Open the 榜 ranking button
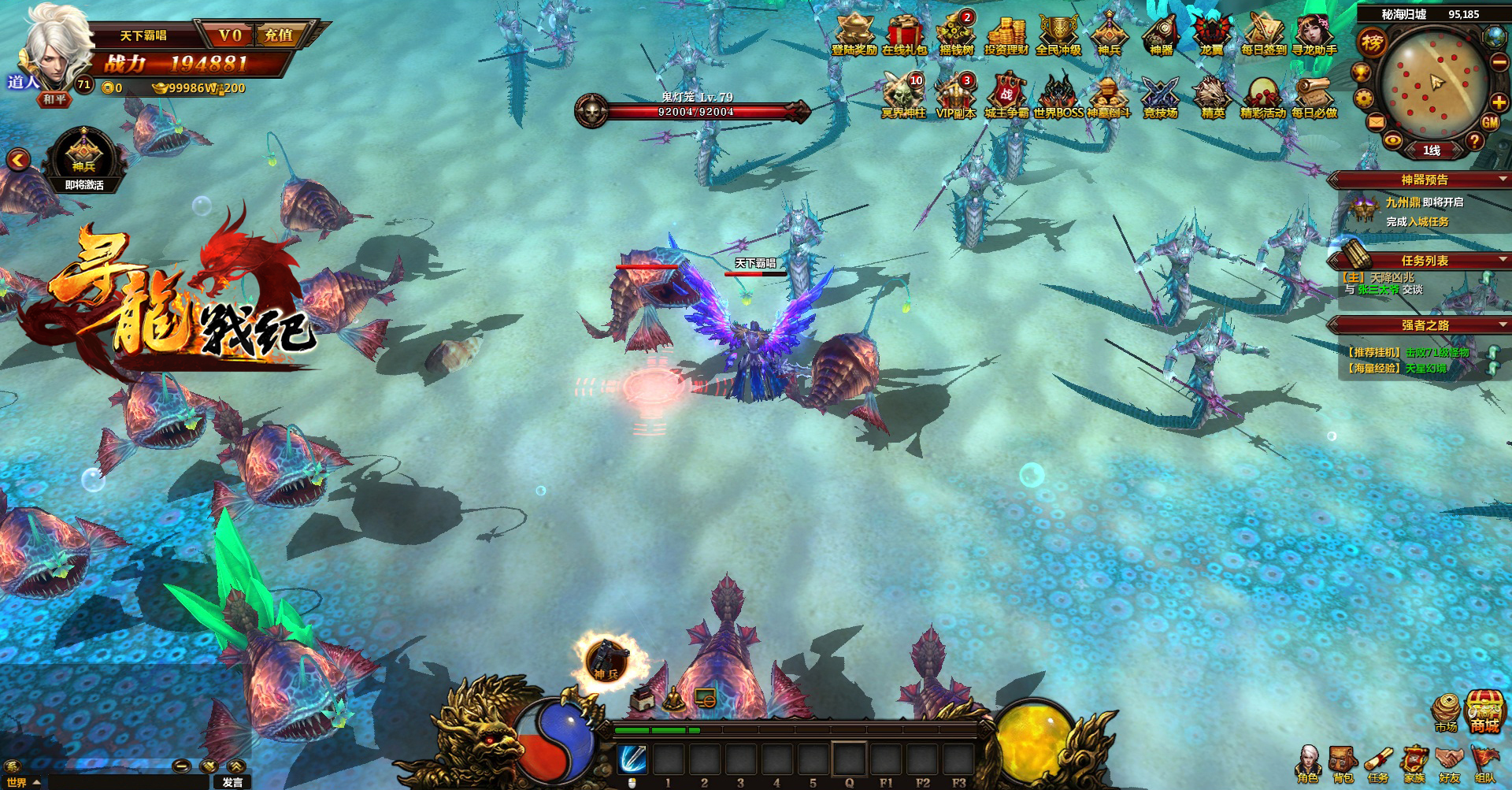 pyautogui.click(x=1373, y=43)
